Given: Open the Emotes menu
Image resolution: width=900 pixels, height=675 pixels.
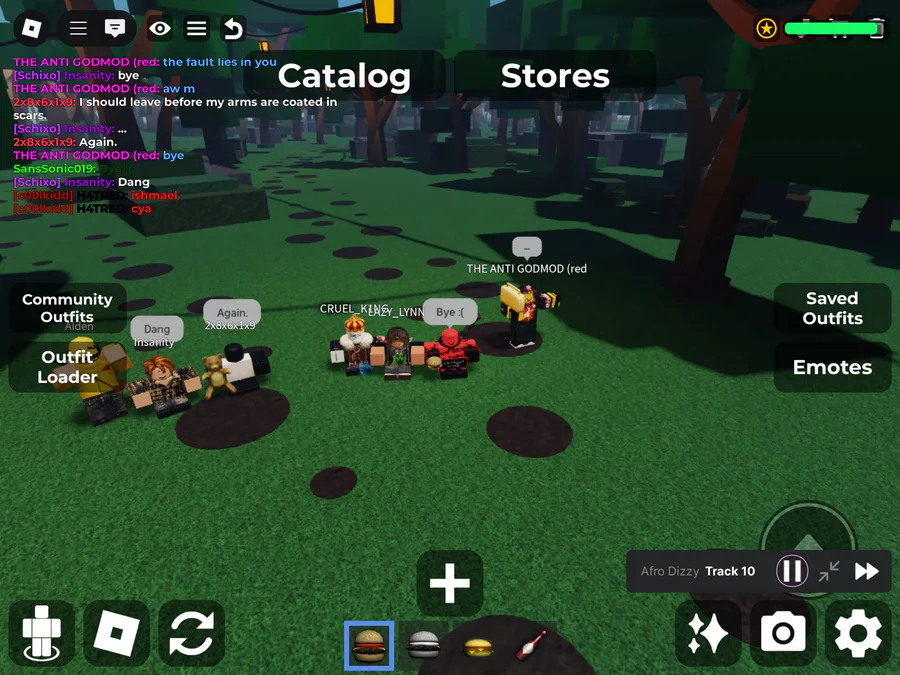Looking at the screenshot, I should 832,367.
